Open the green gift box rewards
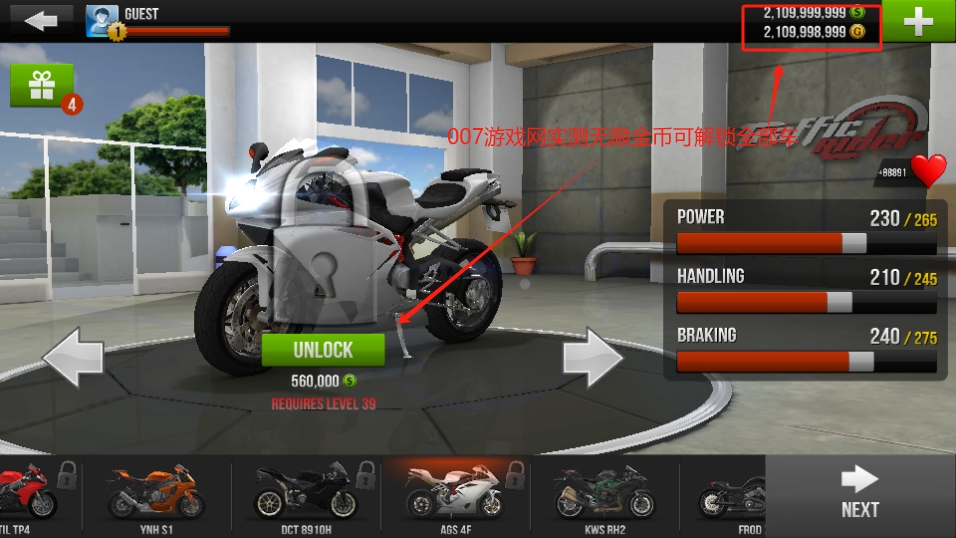The width and height of the screenshot is (956, 538). click(42, 86)
